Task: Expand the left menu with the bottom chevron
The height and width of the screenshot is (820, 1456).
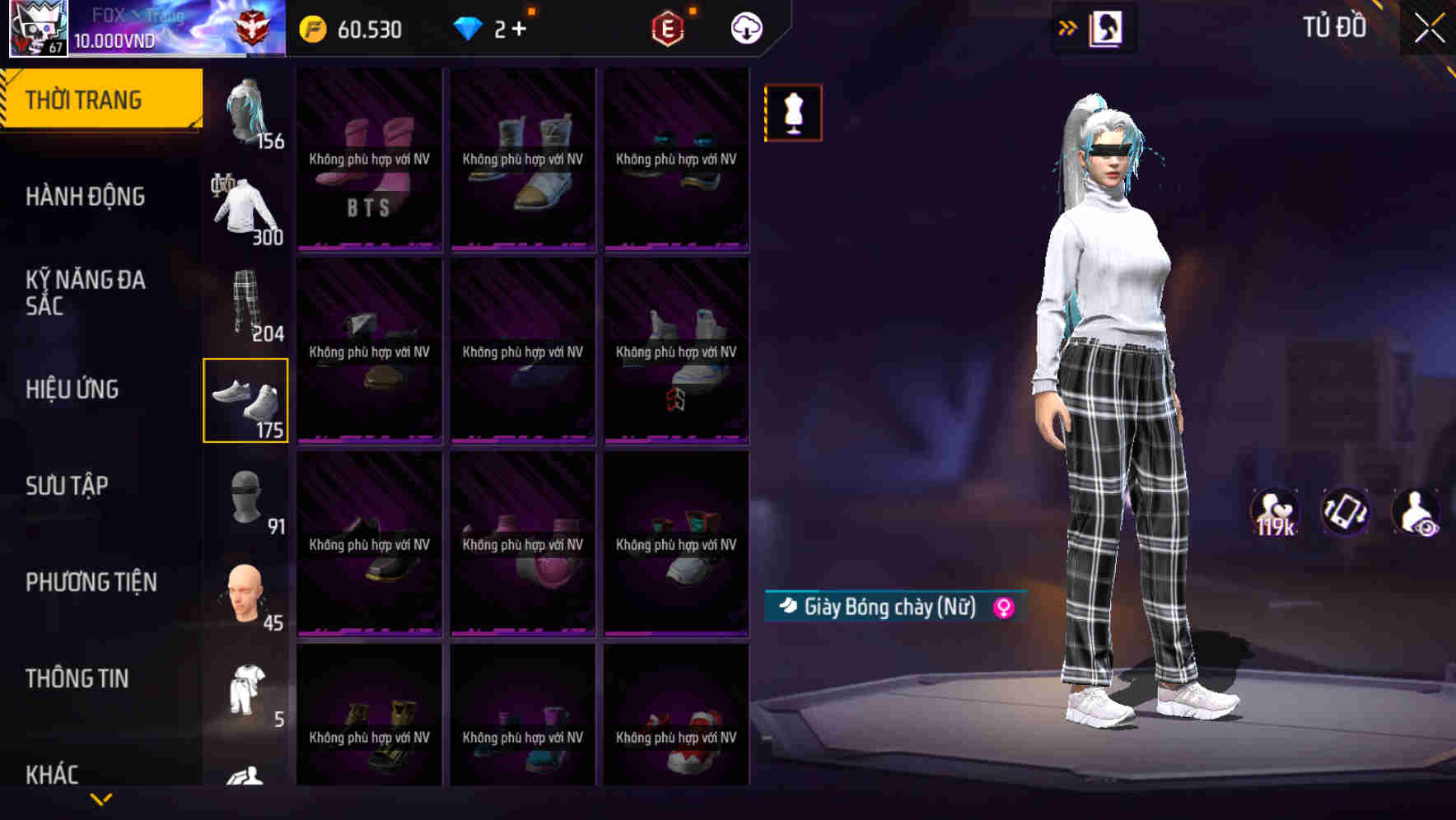Action: 100,798
